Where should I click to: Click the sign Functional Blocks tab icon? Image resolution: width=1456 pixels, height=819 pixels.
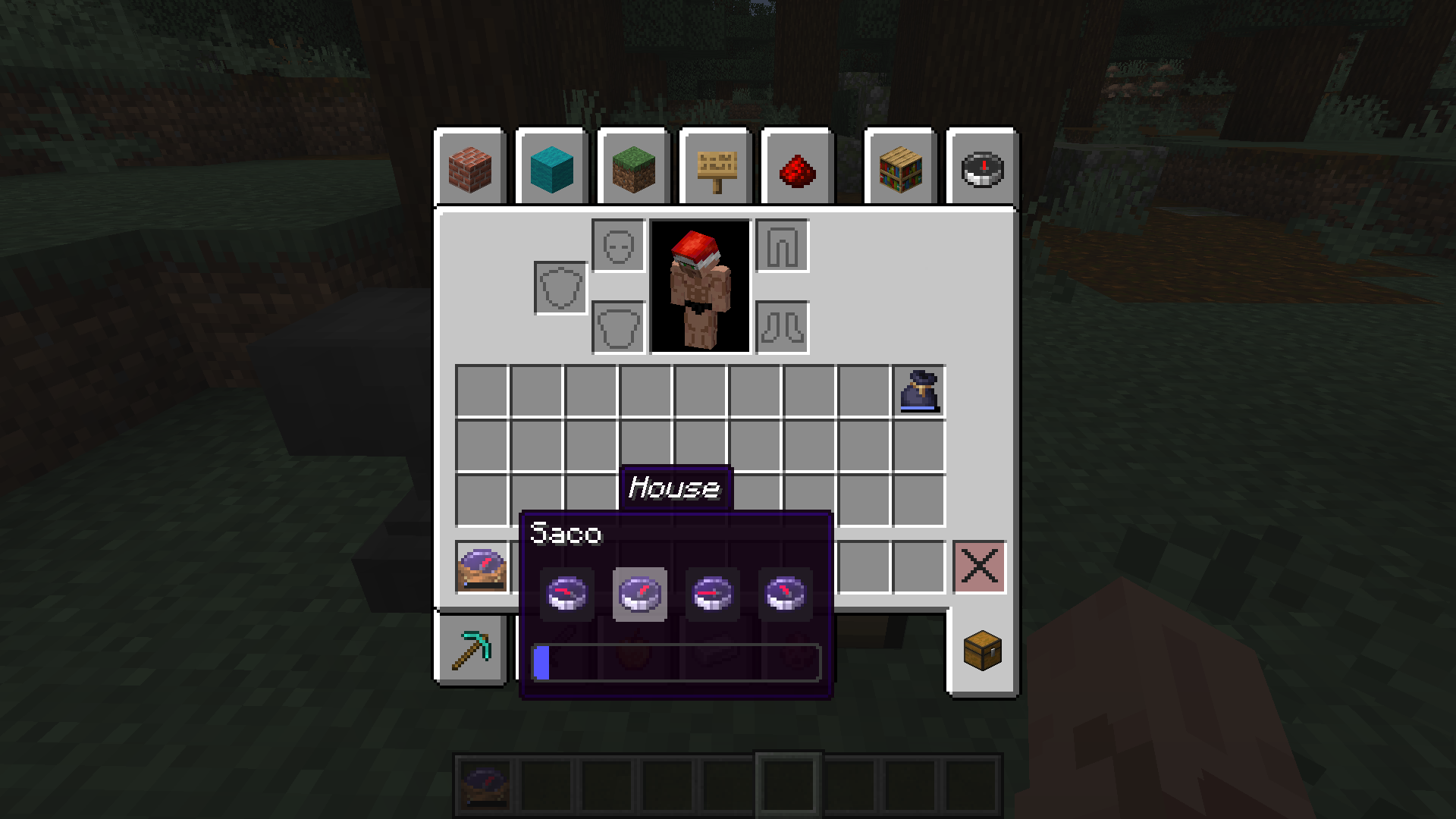(715, 169)
